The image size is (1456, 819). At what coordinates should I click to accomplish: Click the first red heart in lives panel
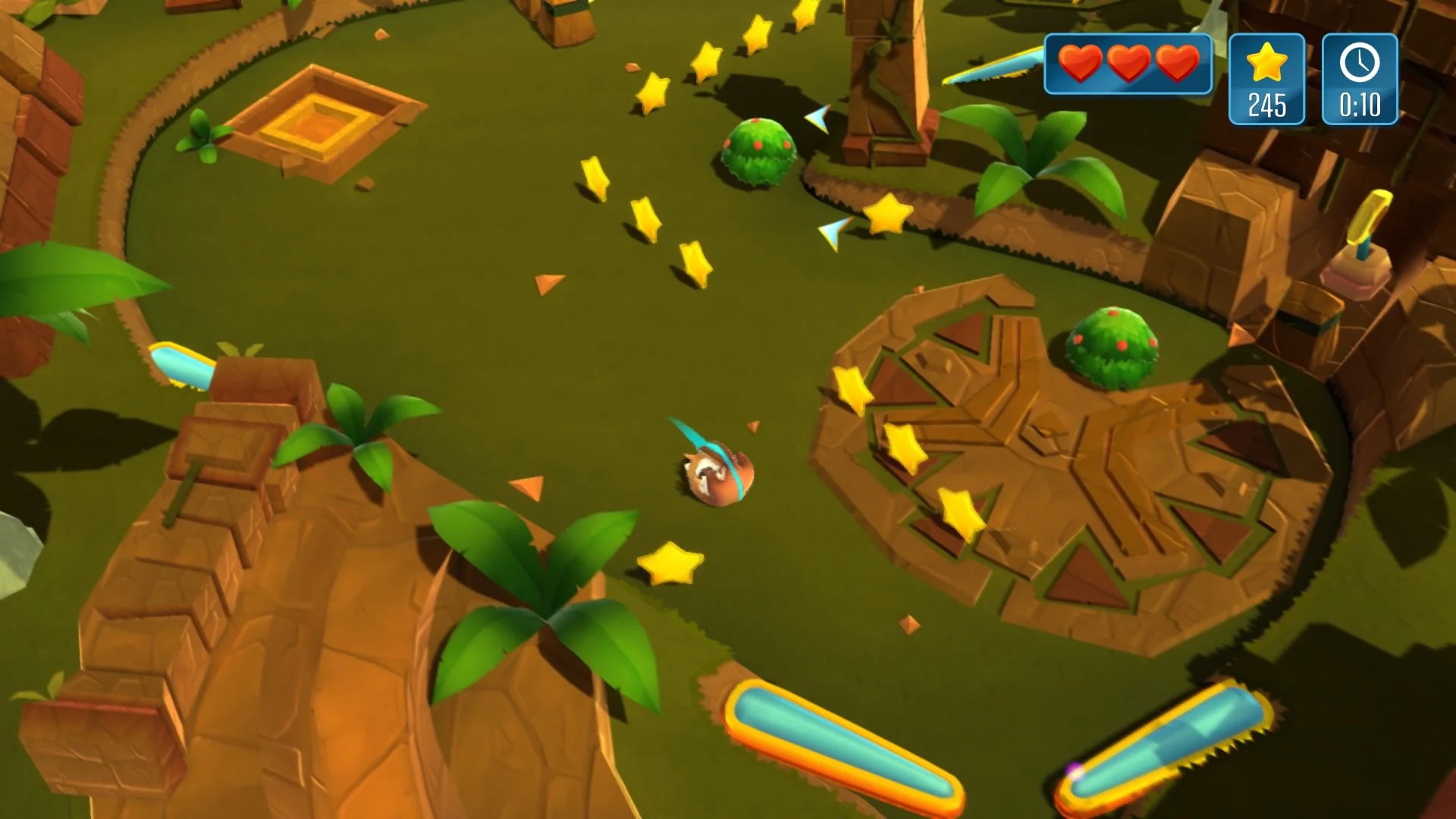(1080, 64)
